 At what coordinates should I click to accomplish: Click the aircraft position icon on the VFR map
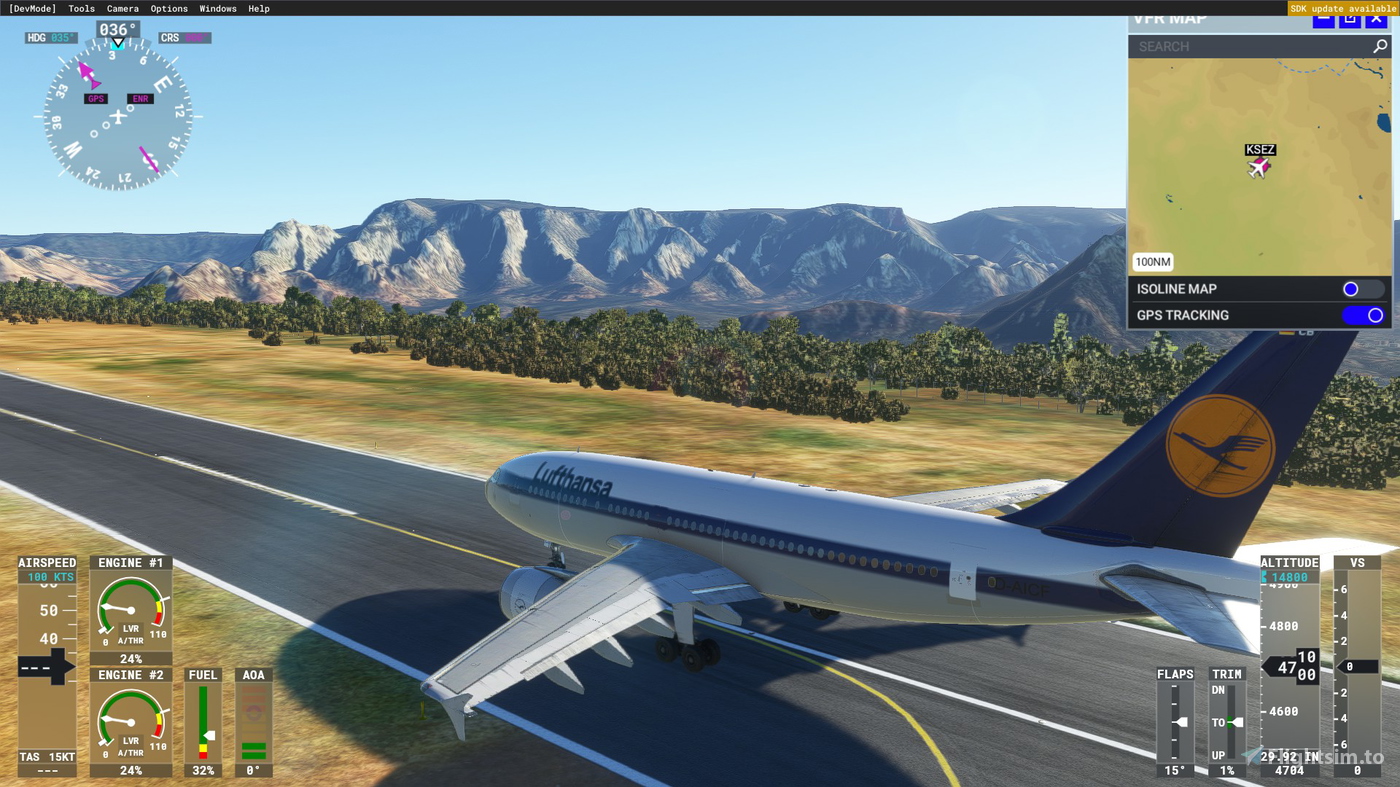coord(1259,169)
